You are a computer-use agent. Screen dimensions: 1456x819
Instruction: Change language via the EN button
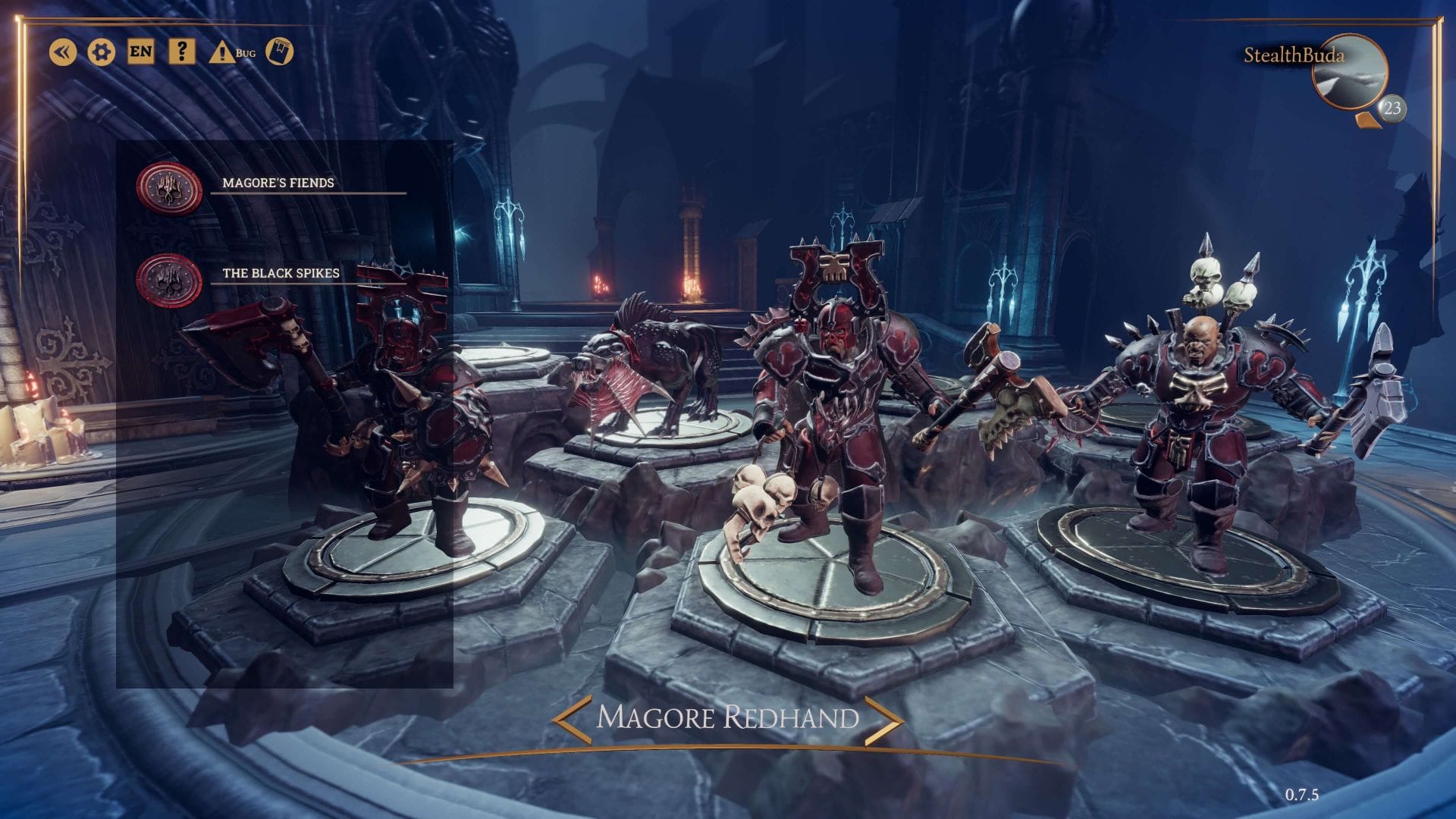140,52
